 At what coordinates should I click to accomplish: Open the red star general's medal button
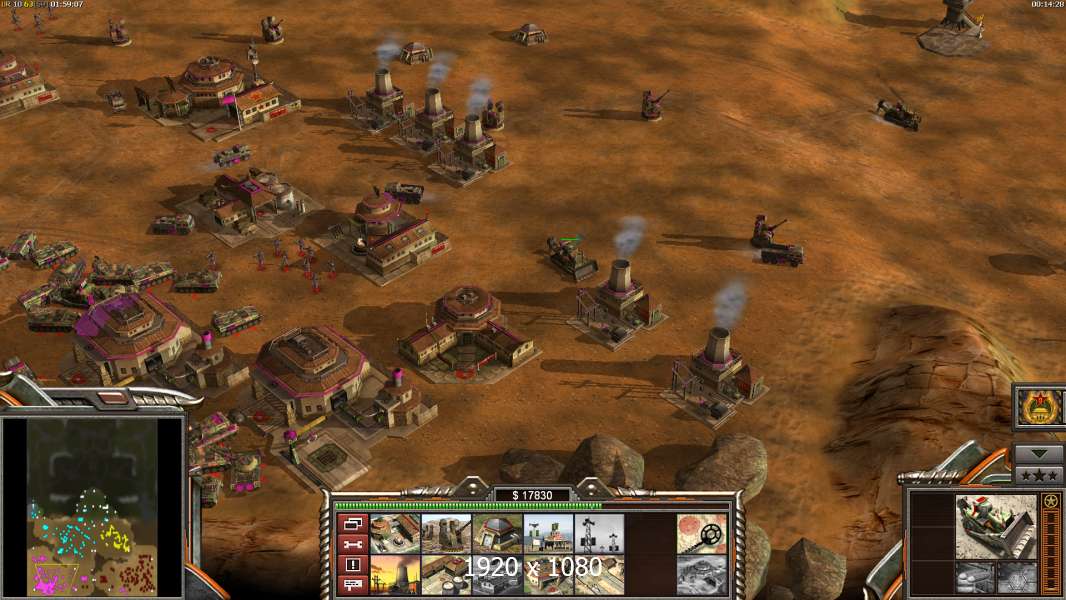(1040, 407)
